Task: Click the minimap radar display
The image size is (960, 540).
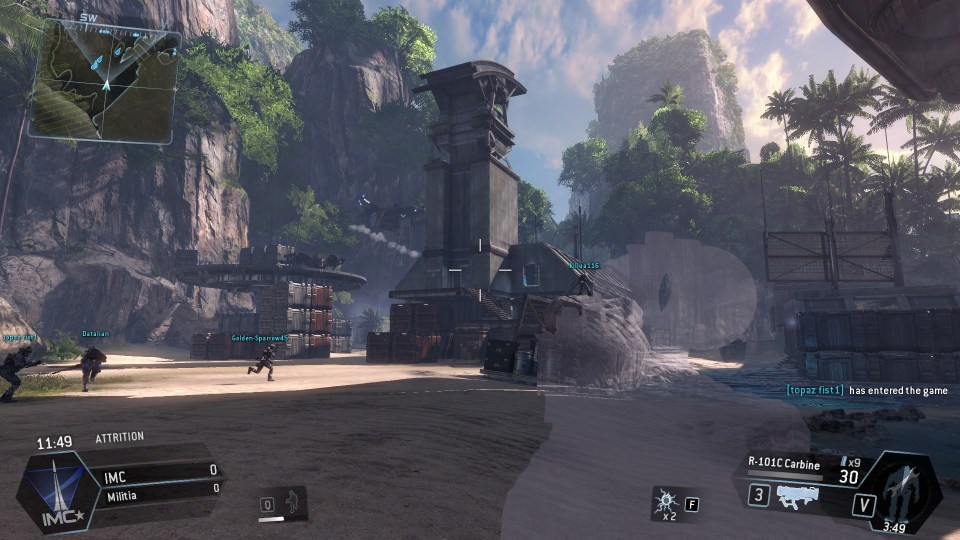Action: 105,82
